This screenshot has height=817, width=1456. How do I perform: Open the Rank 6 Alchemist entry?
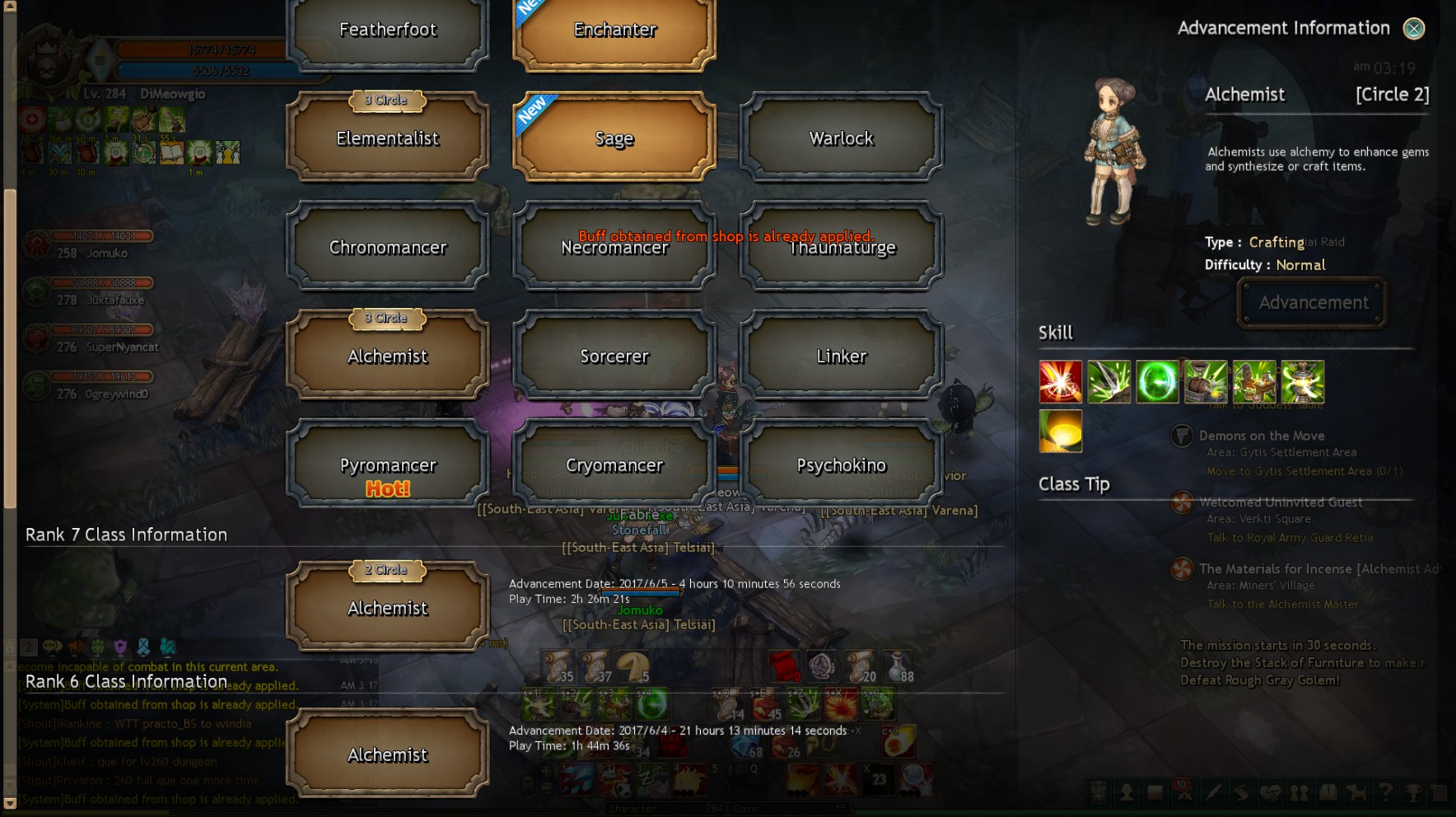point(388,755)
